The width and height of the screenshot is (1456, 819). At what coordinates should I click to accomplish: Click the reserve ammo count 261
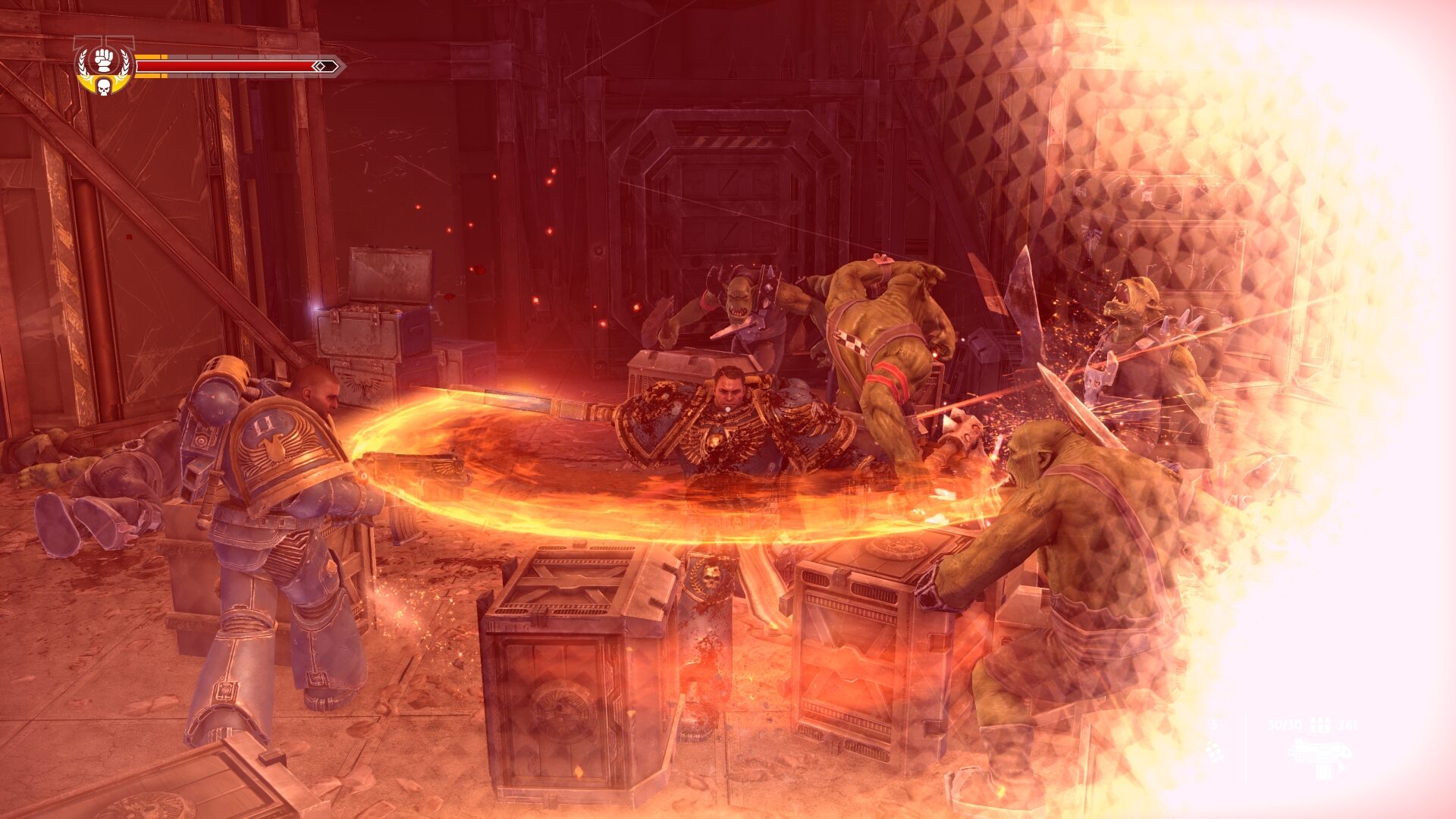tap(1348, 724)
